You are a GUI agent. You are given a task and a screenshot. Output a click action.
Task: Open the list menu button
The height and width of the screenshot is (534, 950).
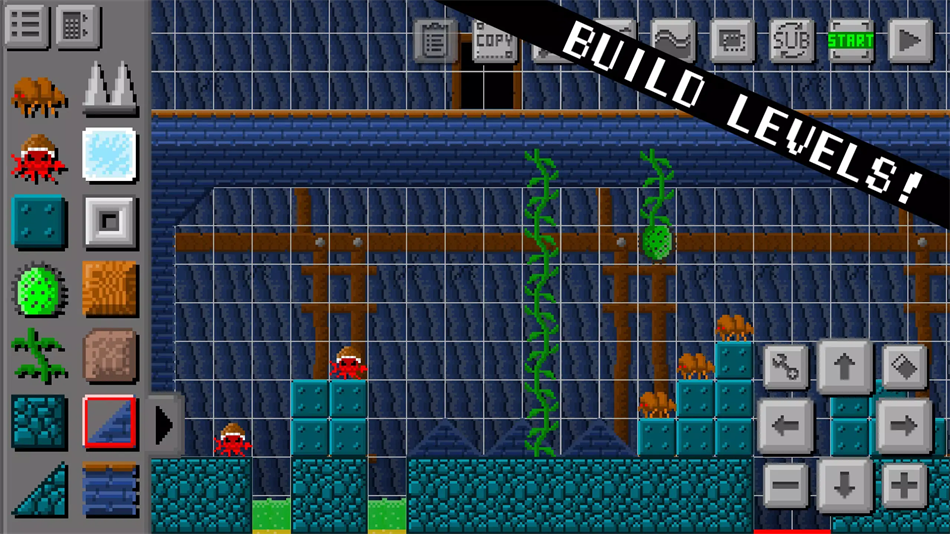25,26
